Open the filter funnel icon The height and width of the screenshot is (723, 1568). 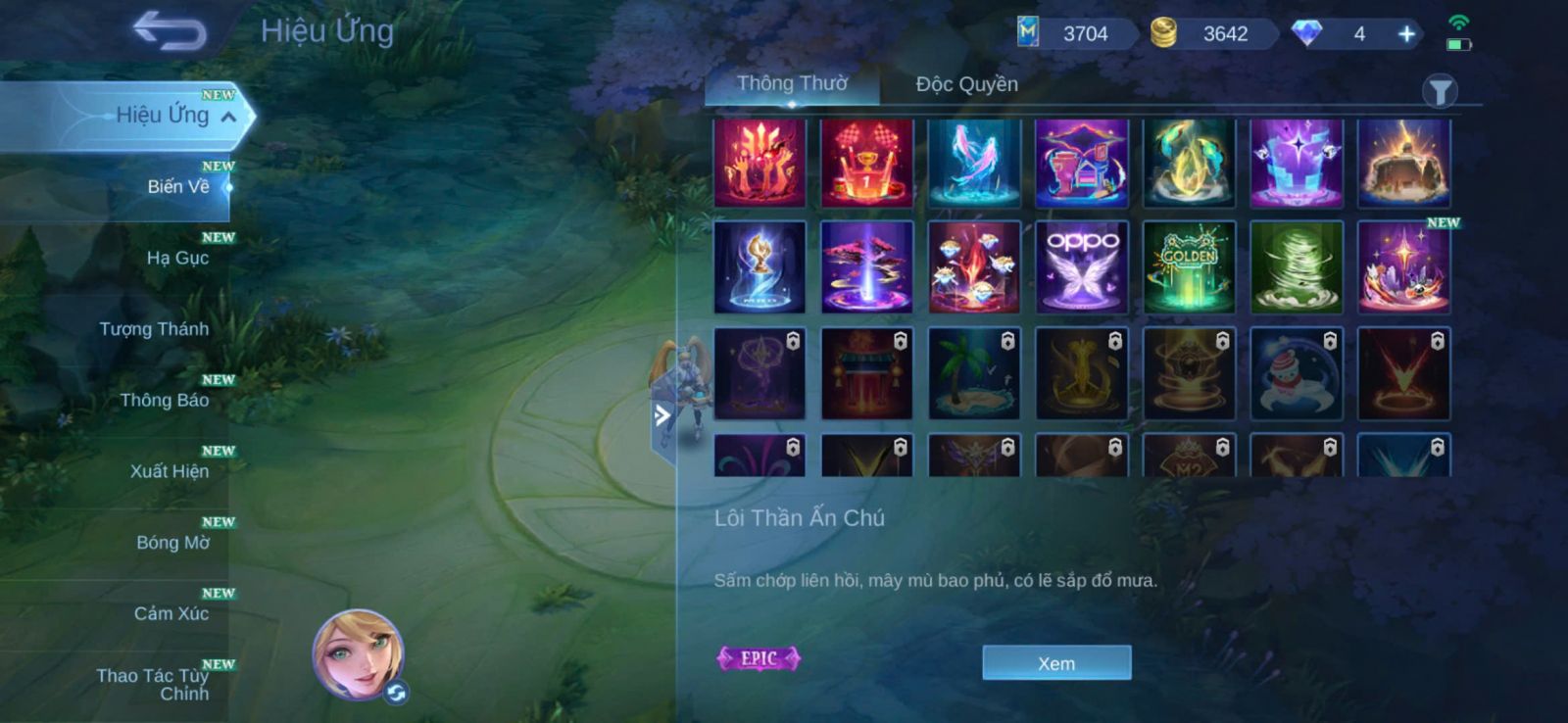point(1440,92)
